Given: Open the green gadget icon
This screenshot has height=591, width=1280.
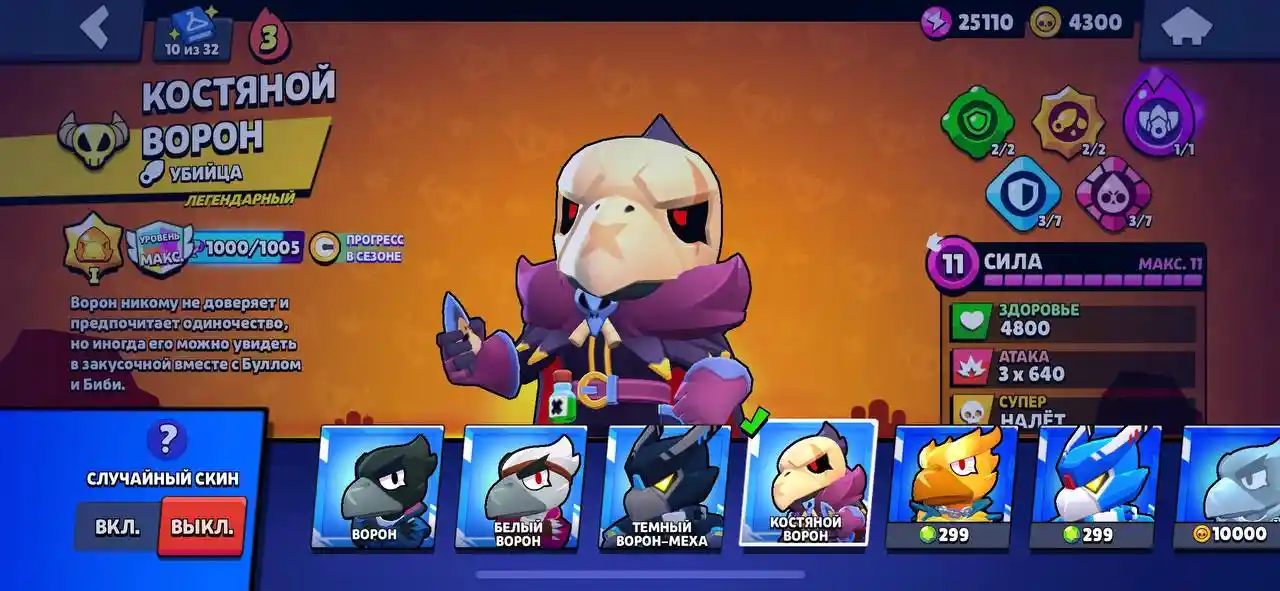Looking at the screenshot, I should 975,122.
